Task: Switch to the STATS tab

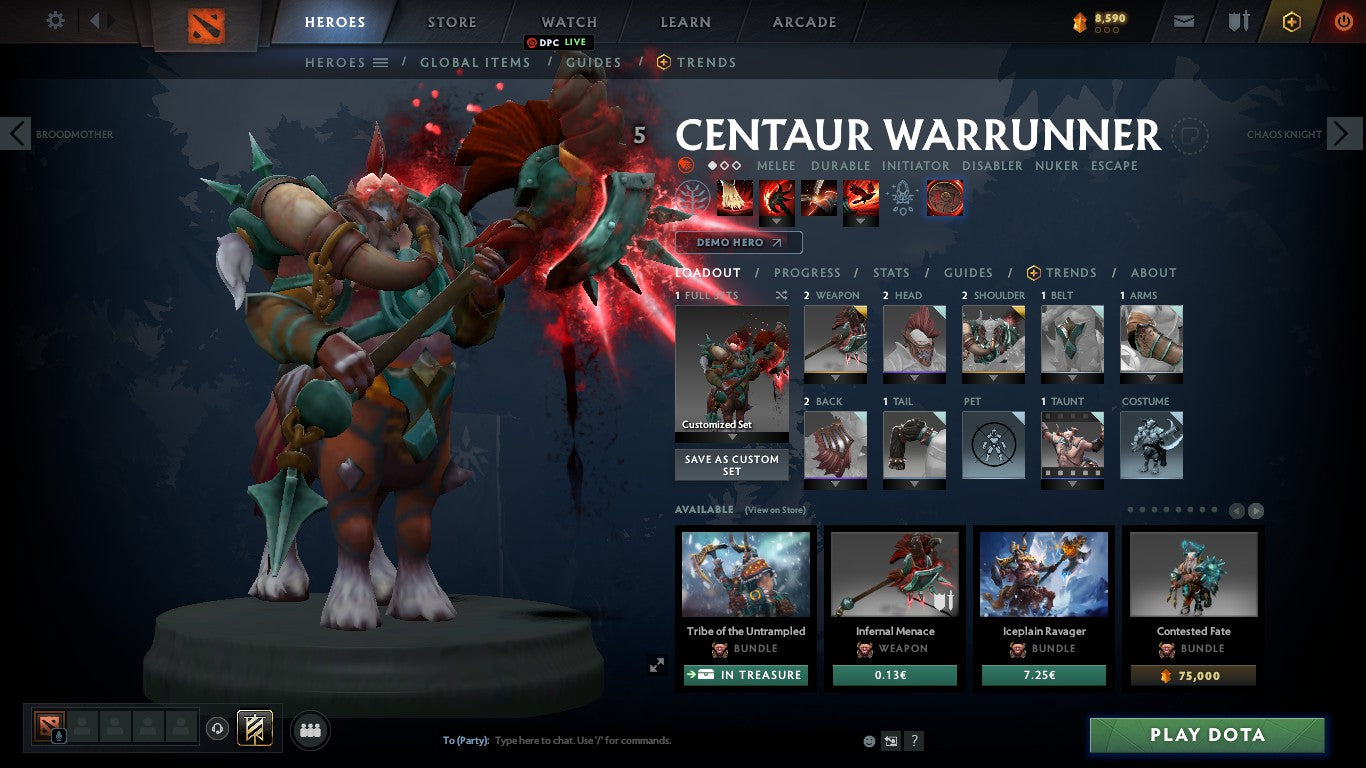Action: click(x=890, y=272)
